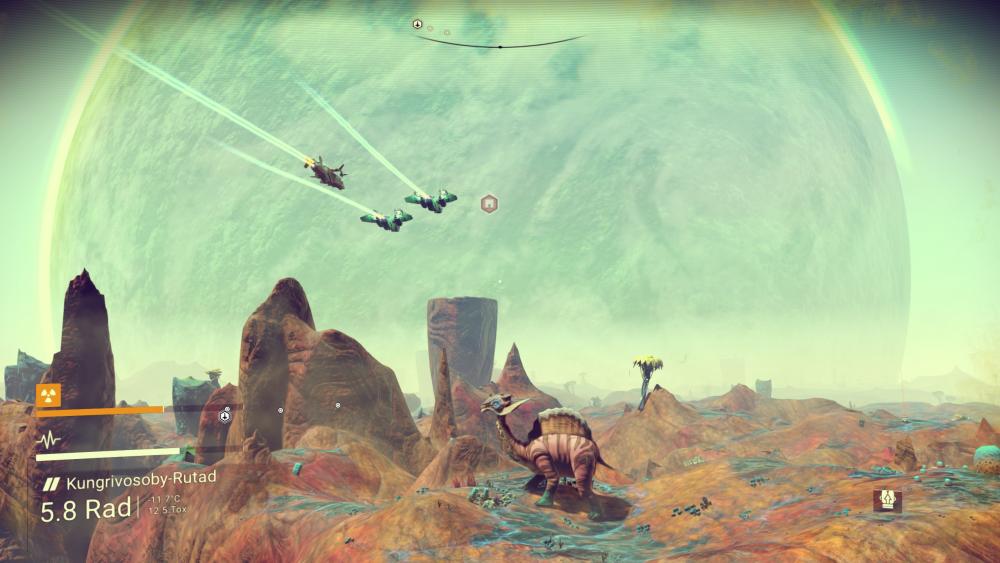Select the life support heartbeat icon
The width and height of the screenshot is (1000, 563).
click(x=46, y=440)
